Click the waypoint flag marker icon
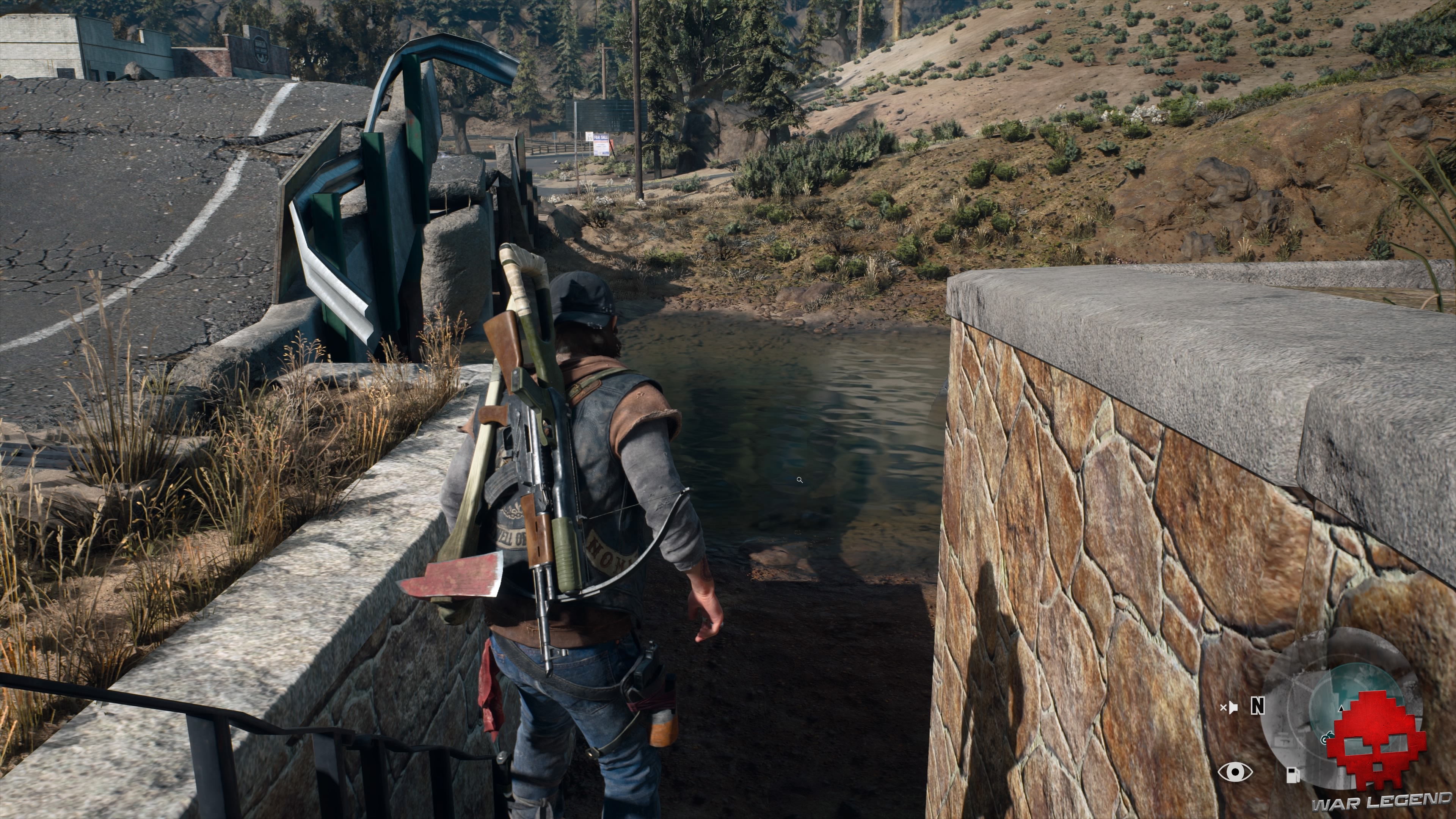This screenshot has width=1456, height=819. point(1233,708)
